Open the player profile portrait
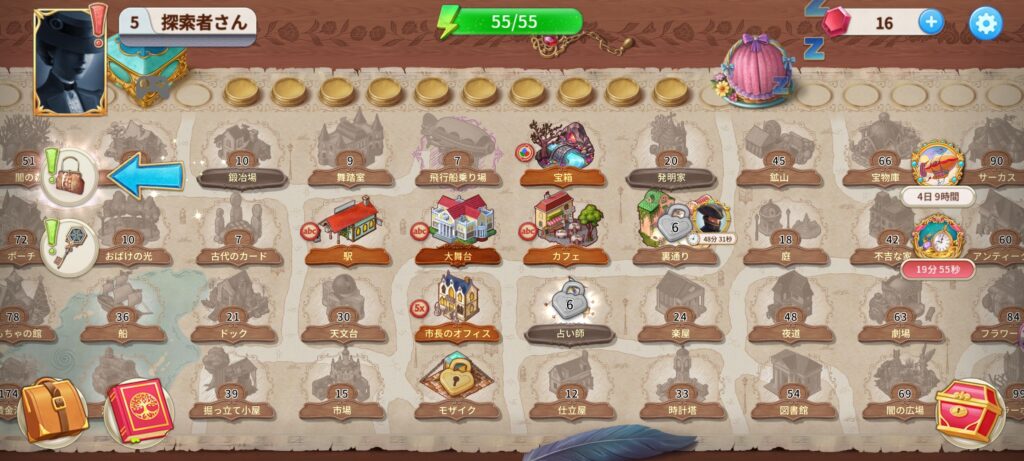This screenshot has height=461, width=1024. (70, 58)
